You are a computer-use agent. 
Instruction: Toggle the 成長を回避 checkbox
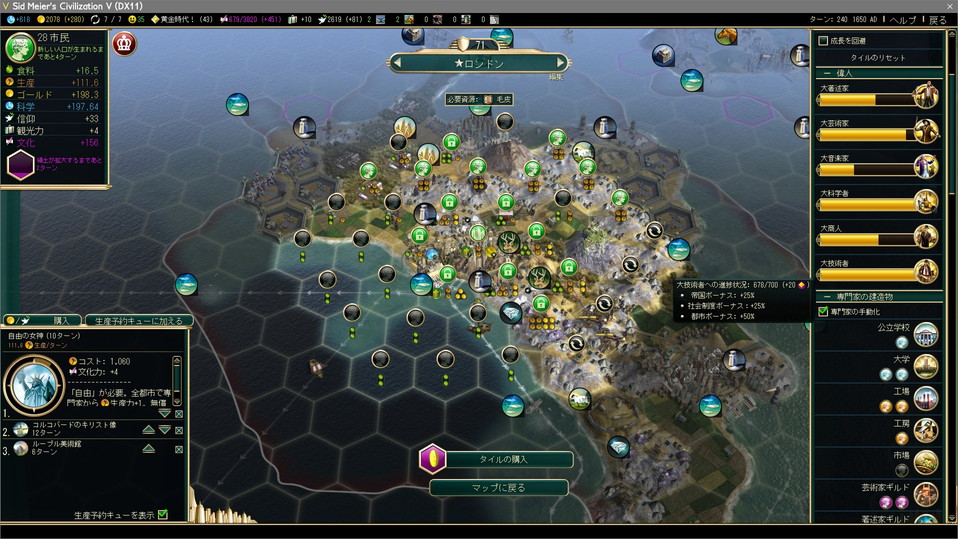tap(823, 41)
